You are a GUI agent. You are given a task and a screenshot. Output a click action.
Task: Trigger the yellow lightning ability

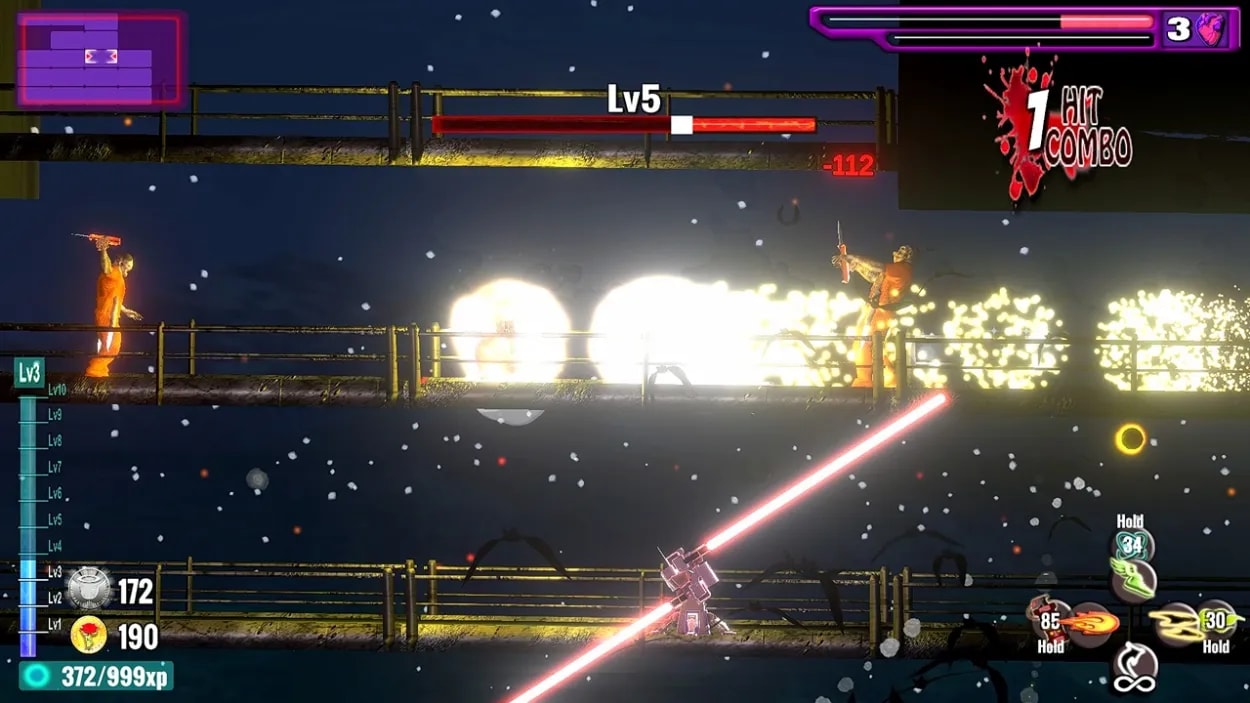(x=1178, y=624)
